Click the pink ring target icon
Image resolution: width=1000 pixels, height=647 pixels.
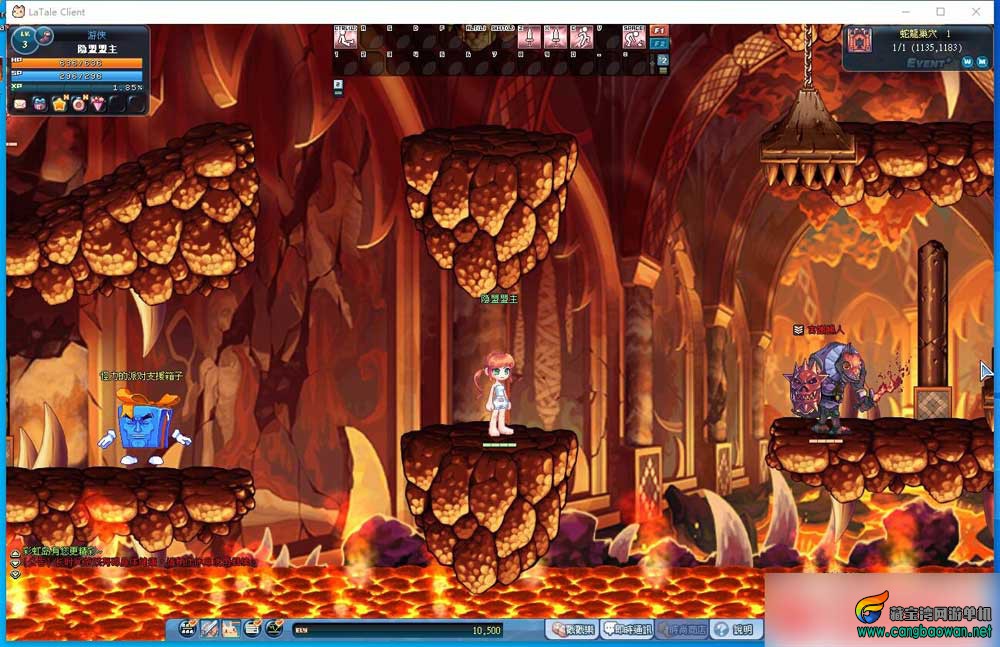(78, 104)
